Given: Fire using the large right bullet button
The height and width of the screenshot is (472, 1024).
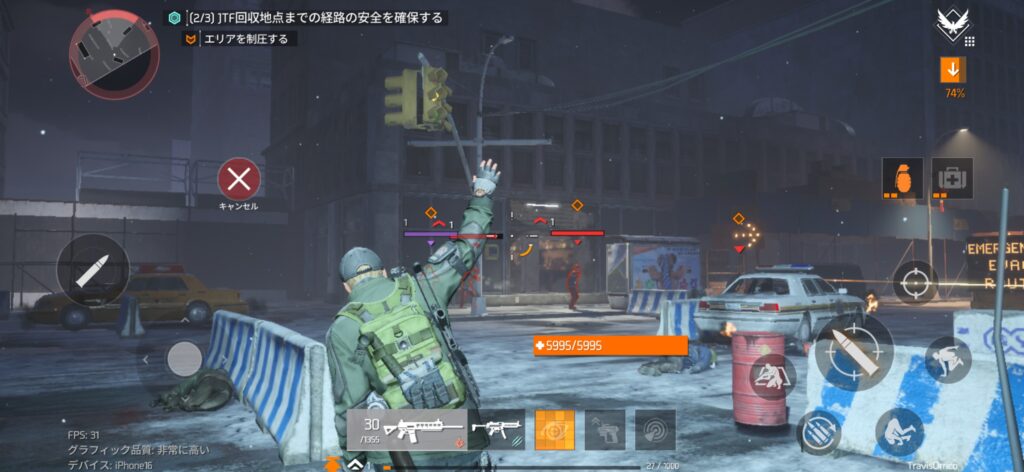Looking at the screenshot, I should (853, 352).
